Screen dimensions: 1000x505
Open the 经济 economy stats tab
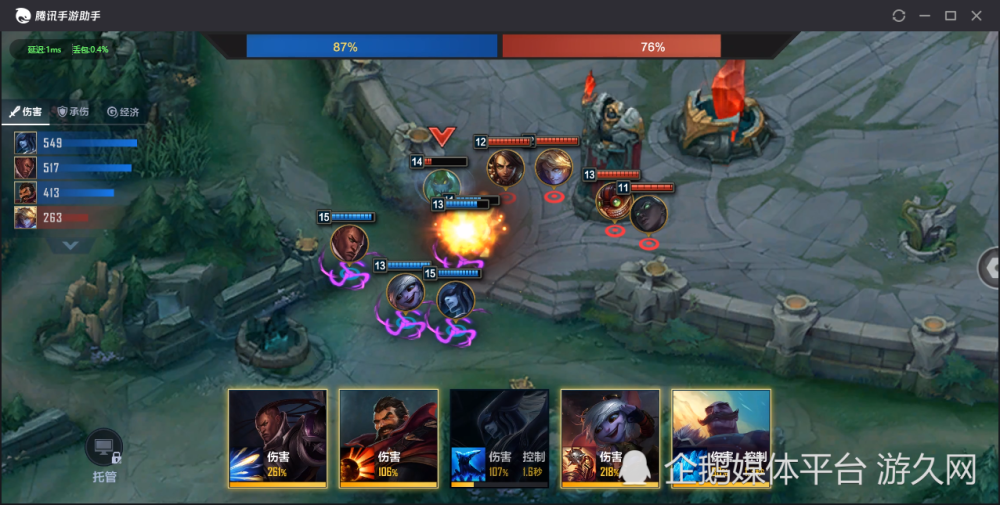click(124, 112)
